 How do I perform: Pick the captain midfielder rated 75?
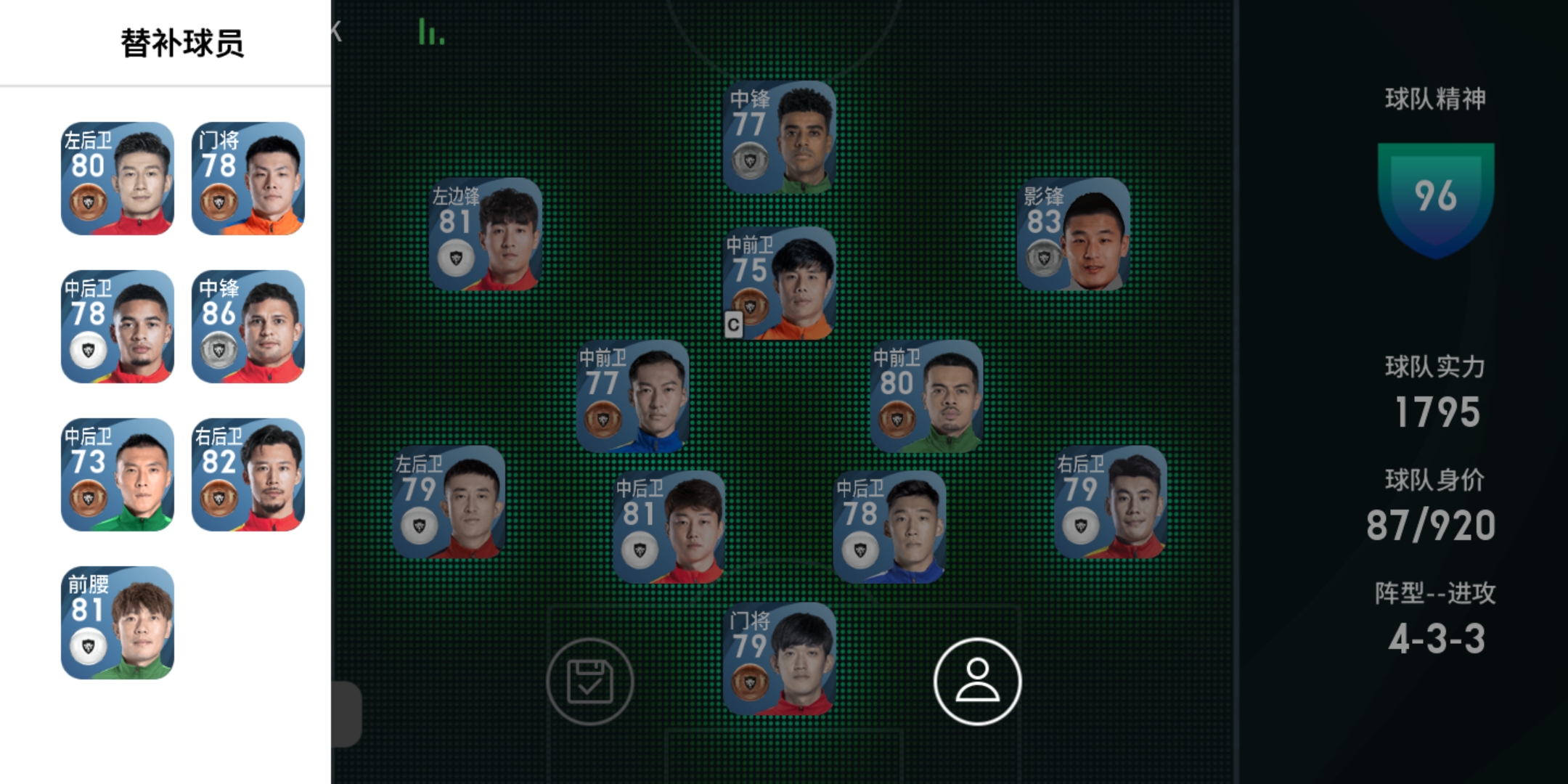point(780,284)
